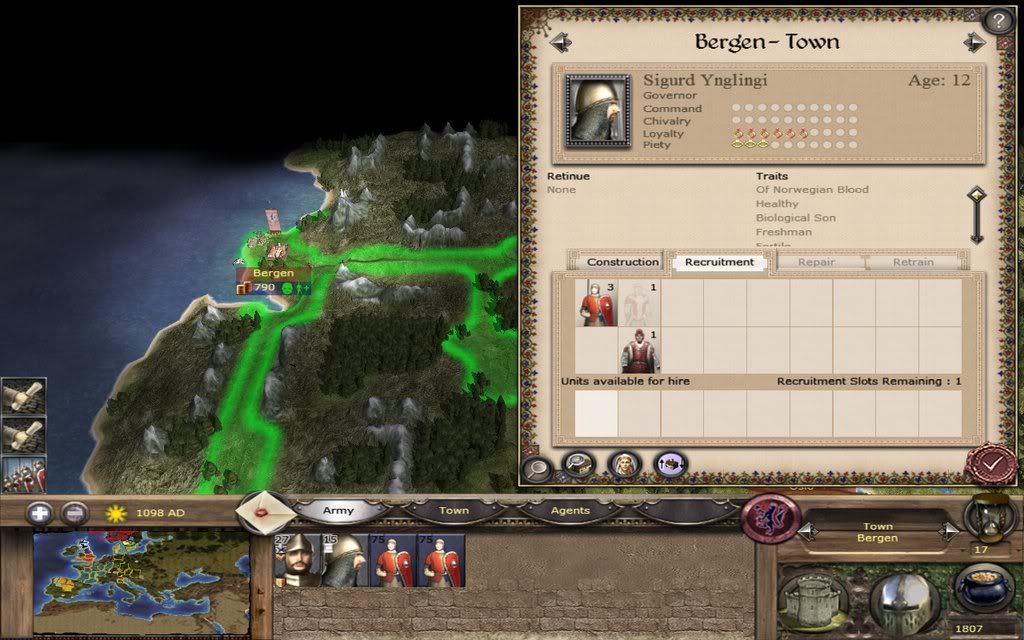Choose the red-robed unit in the recruitment grid
The width and height of the screenshot is (1024, 640).
tap(638, 350)
